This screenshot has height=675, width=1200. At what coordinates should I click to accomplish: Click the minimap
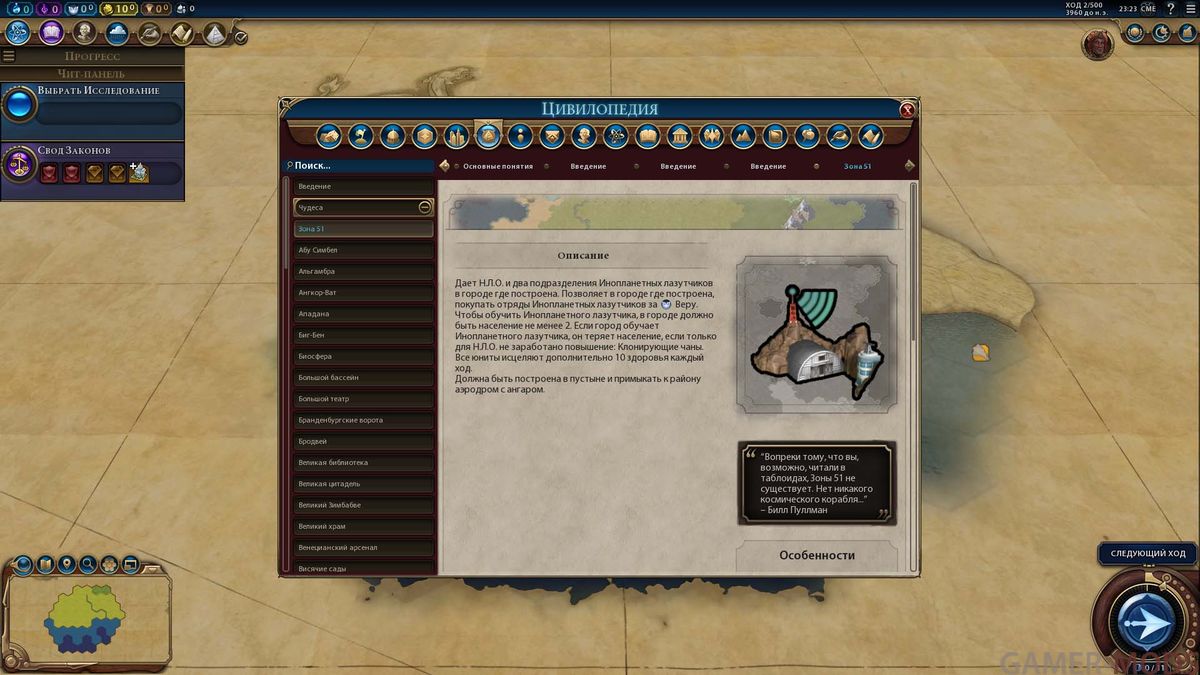[x=85, y=622]
